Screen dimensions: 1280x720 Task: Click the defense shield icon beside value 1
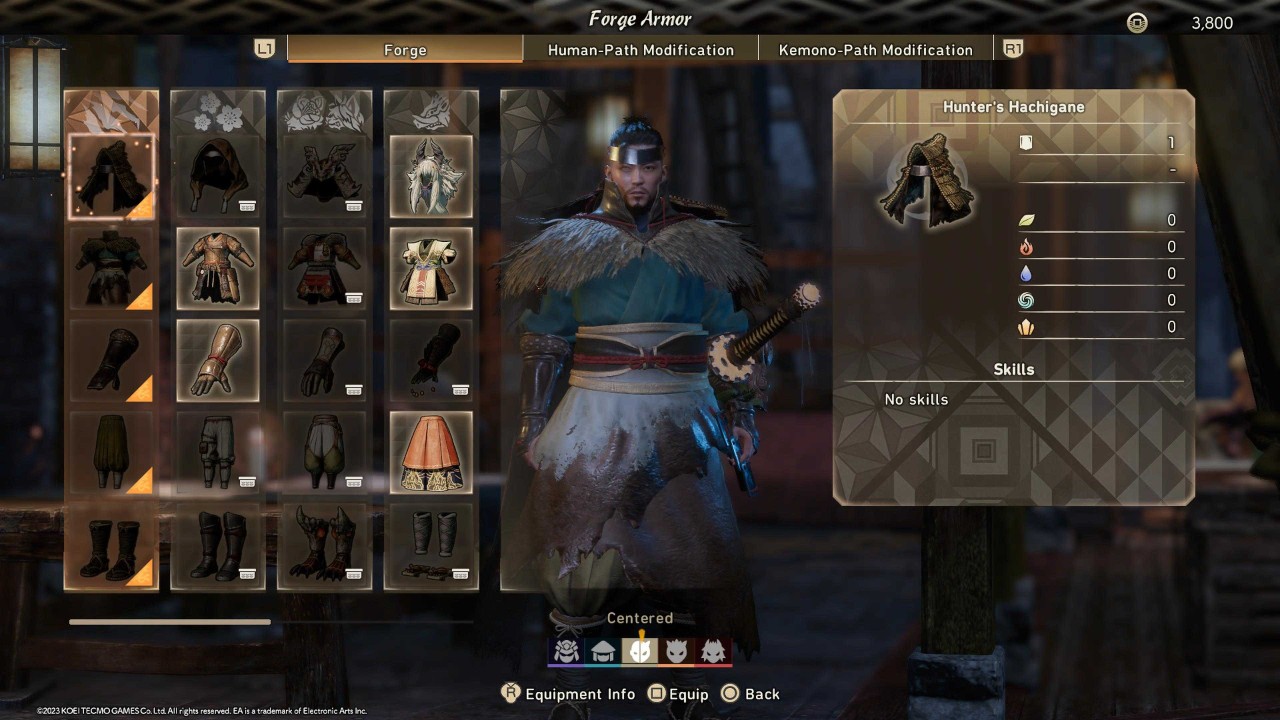coord(1025,142)
